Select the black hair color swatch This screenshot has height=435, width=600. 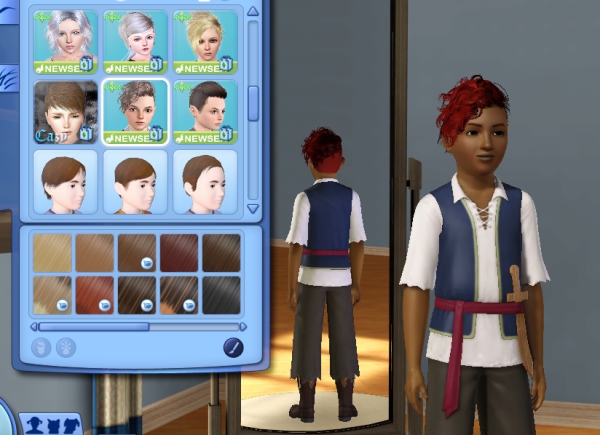(222, 295)
